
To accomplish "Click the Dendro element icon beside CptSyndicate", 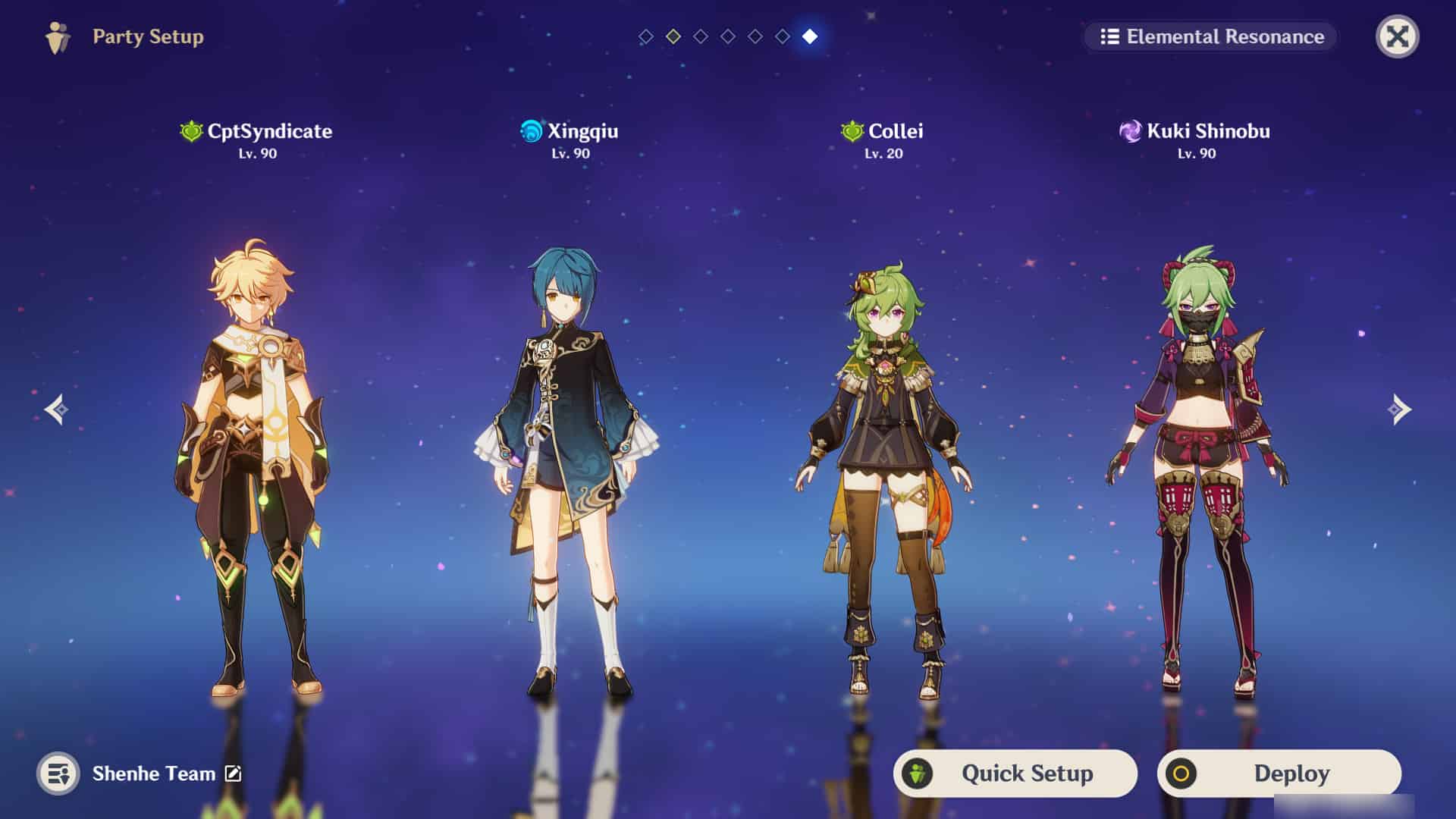I will (x=192, y=130).
